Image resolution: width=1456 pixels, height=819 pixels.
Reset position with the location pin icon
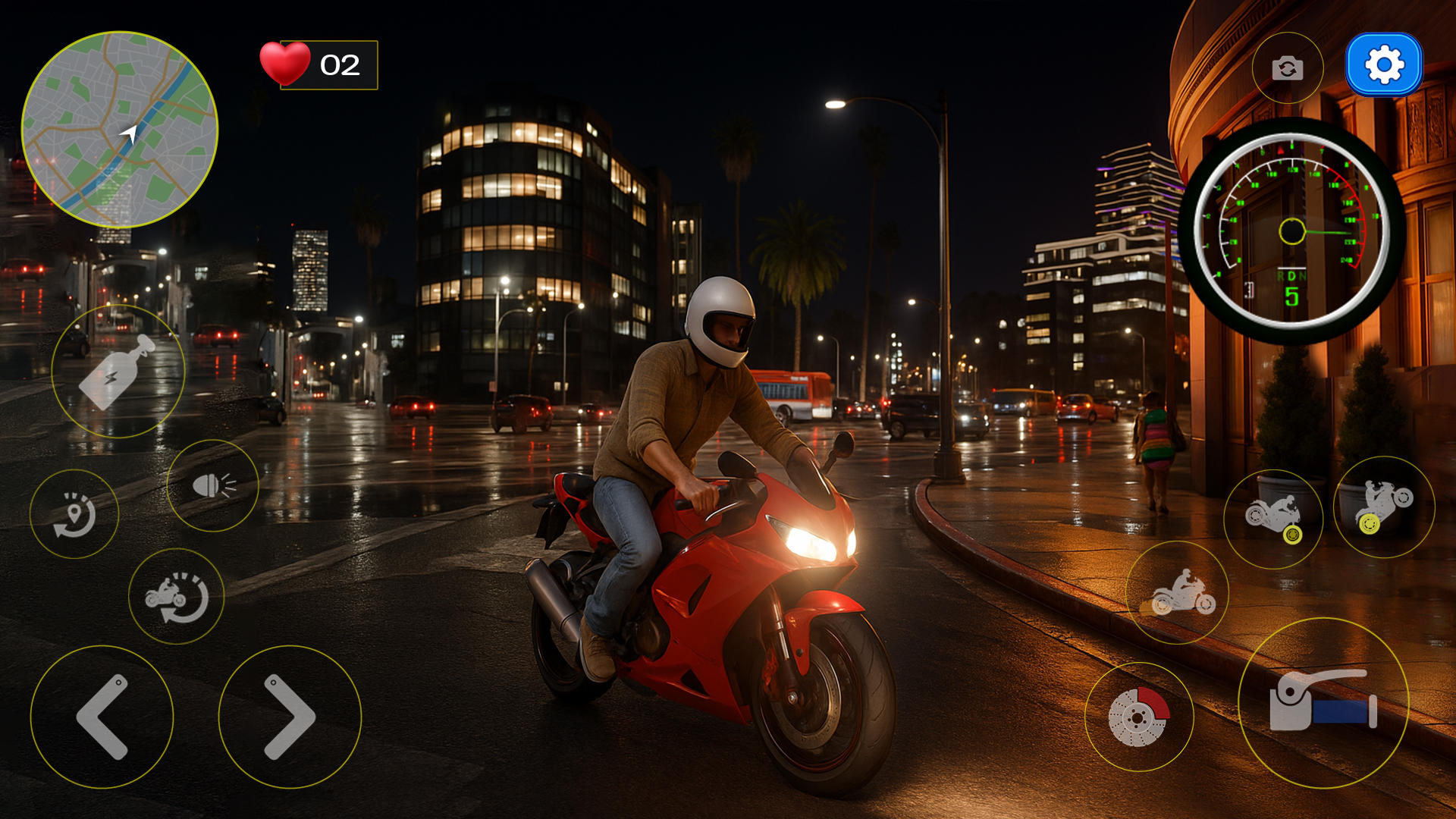click(74, 514)
